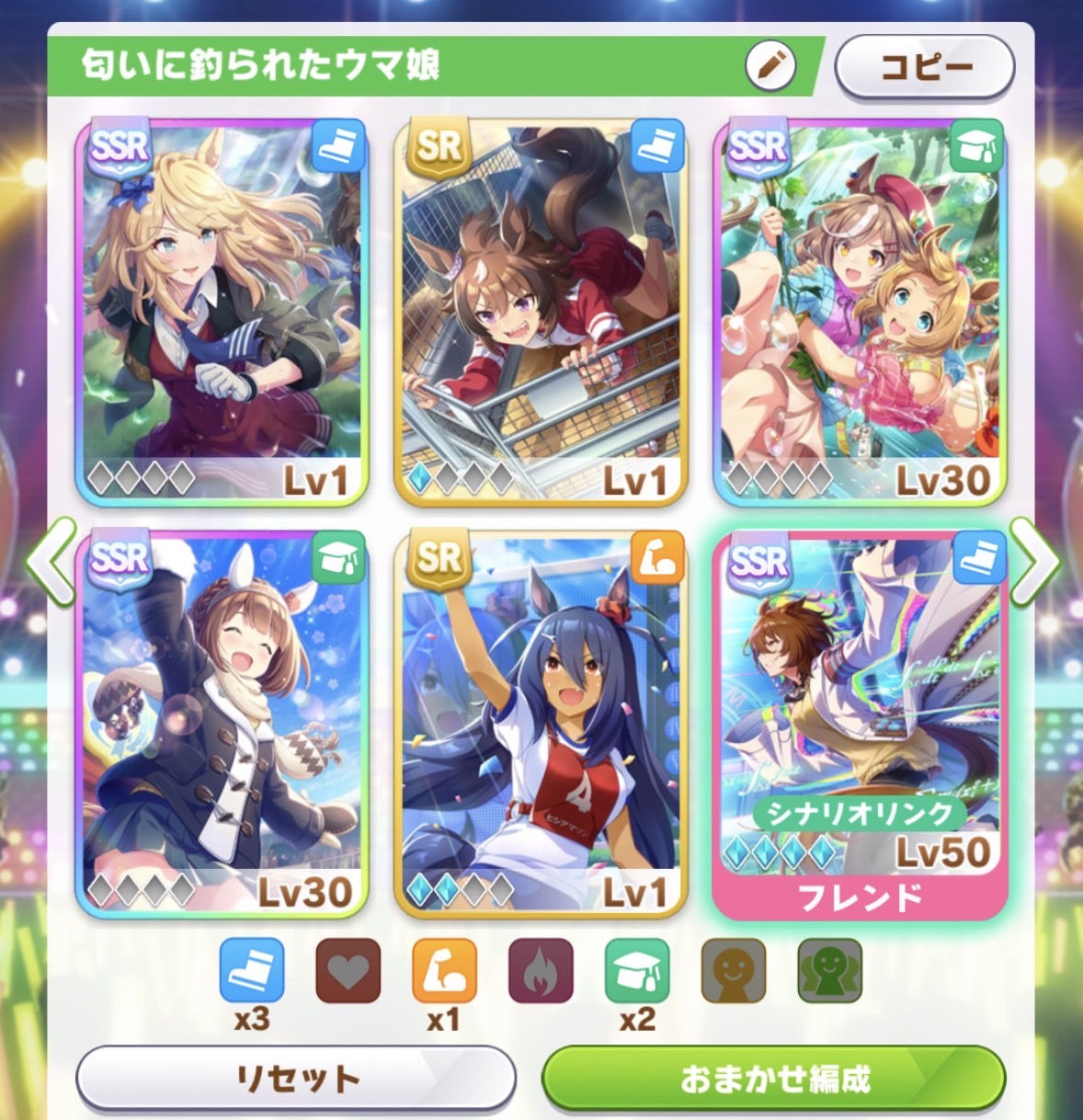Select the Lv30 SSR card with two girls

[860, 311]
